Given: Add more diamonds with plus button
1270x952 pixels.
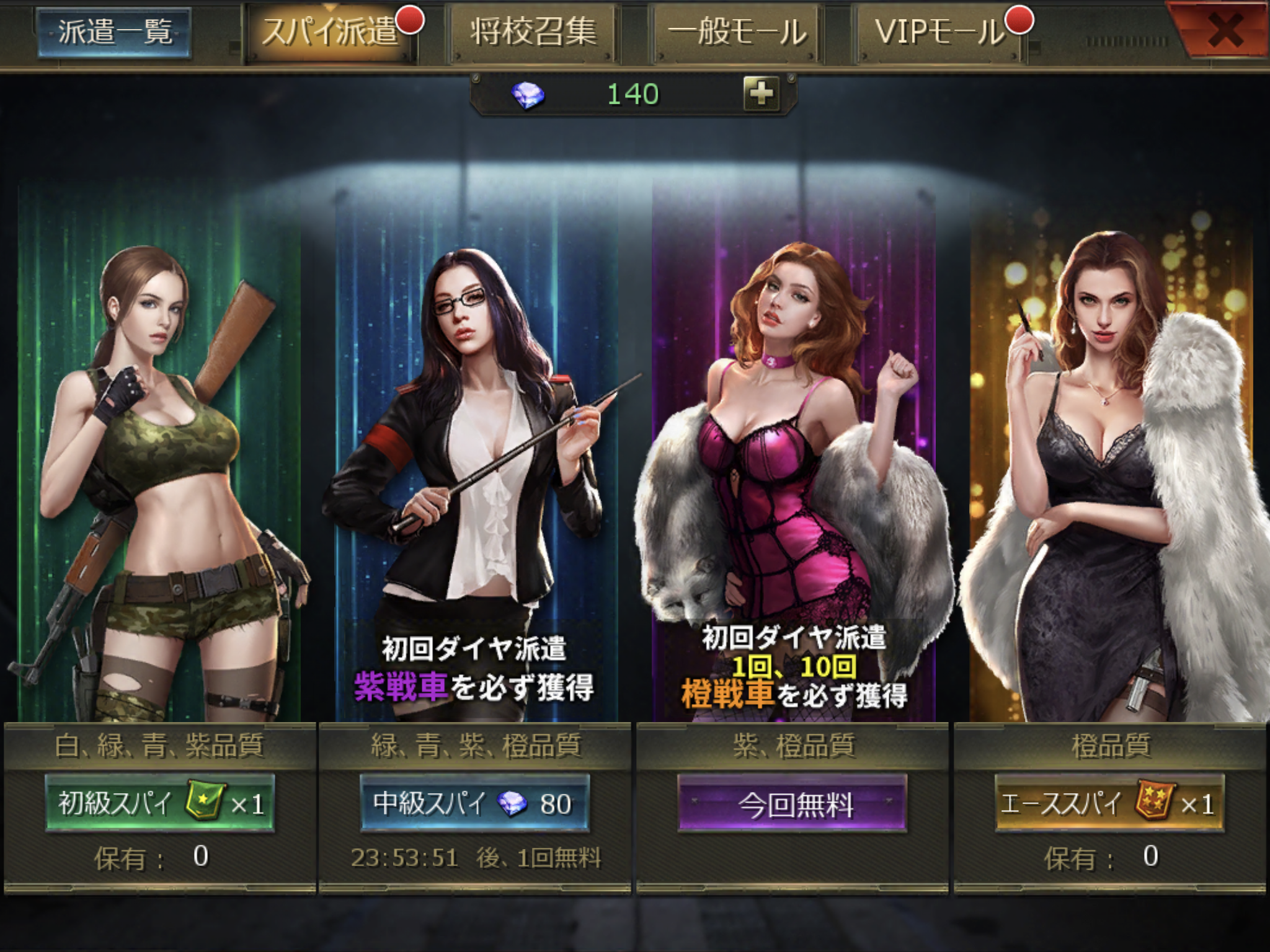Looking at the screenshot, I should 761,94.
